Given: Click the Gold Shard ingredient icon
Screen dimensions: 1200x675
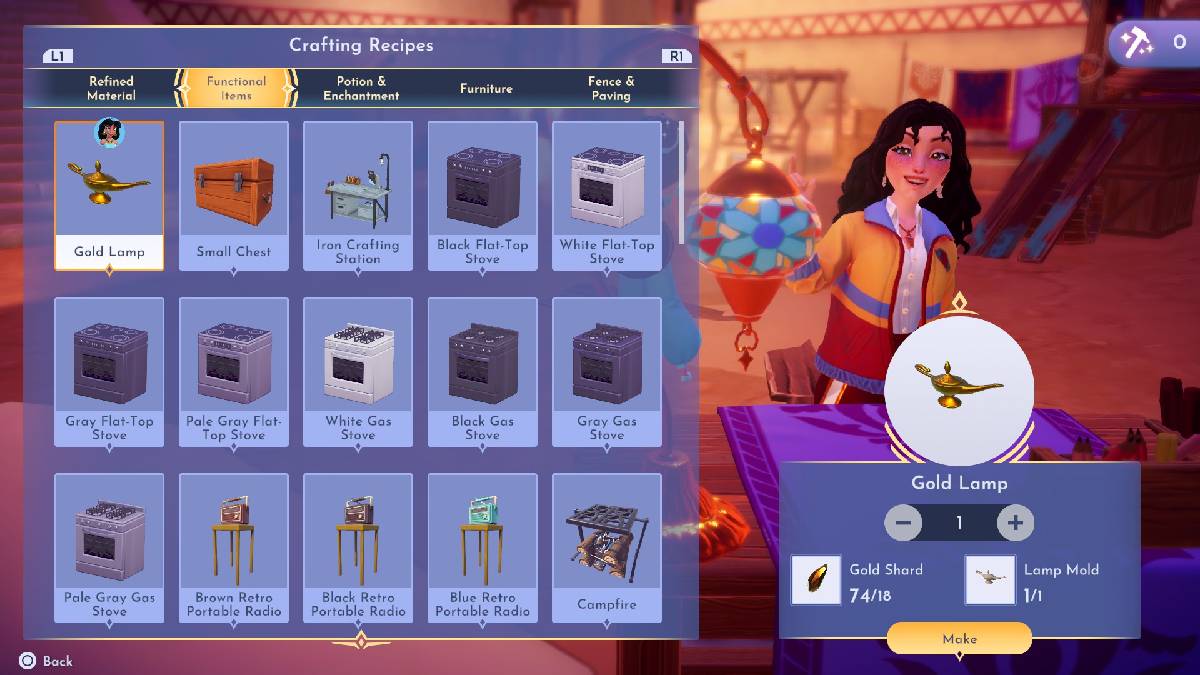Looking at the screenshot, I should 816,580.
